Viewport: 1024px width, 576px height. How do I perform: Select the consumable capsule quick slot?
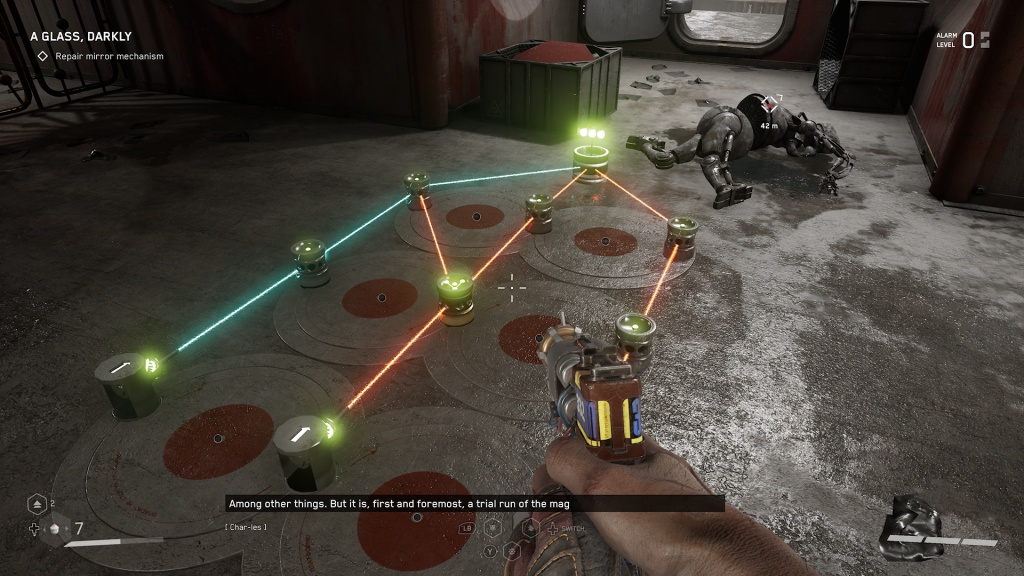56,529
